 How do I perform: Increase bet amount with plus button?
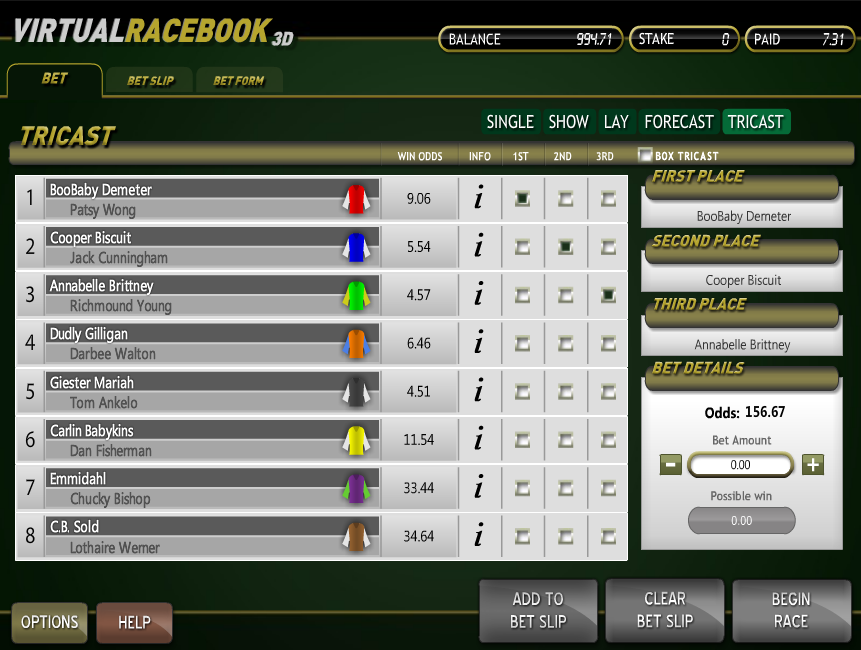pyautogui.click(x=813, y=464)
